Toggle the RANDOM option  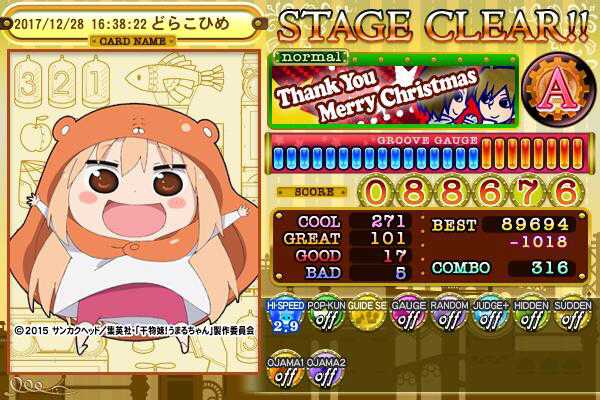[449, 318]
